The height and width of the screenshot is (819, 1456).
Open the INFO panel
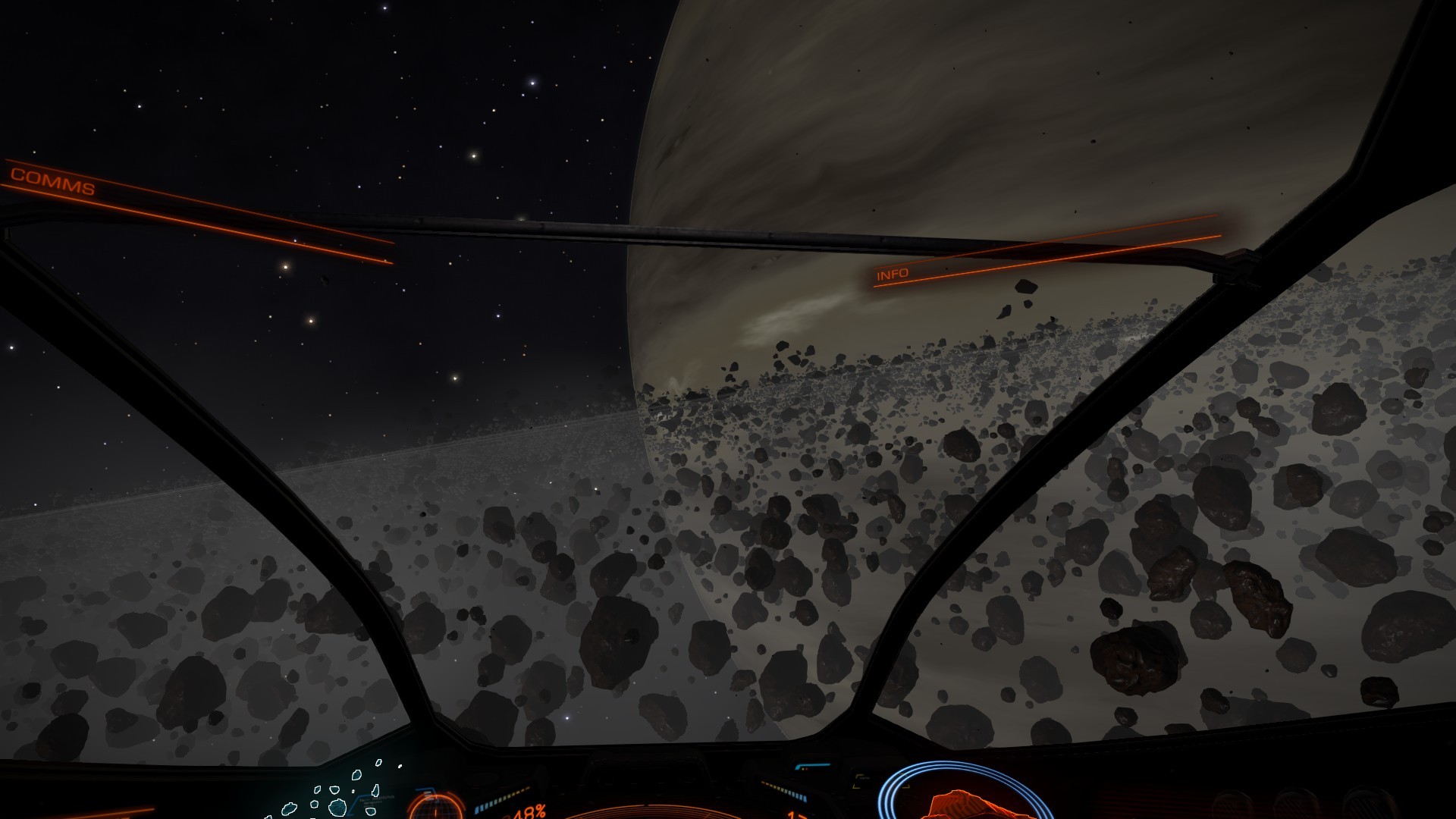point(893,274)
